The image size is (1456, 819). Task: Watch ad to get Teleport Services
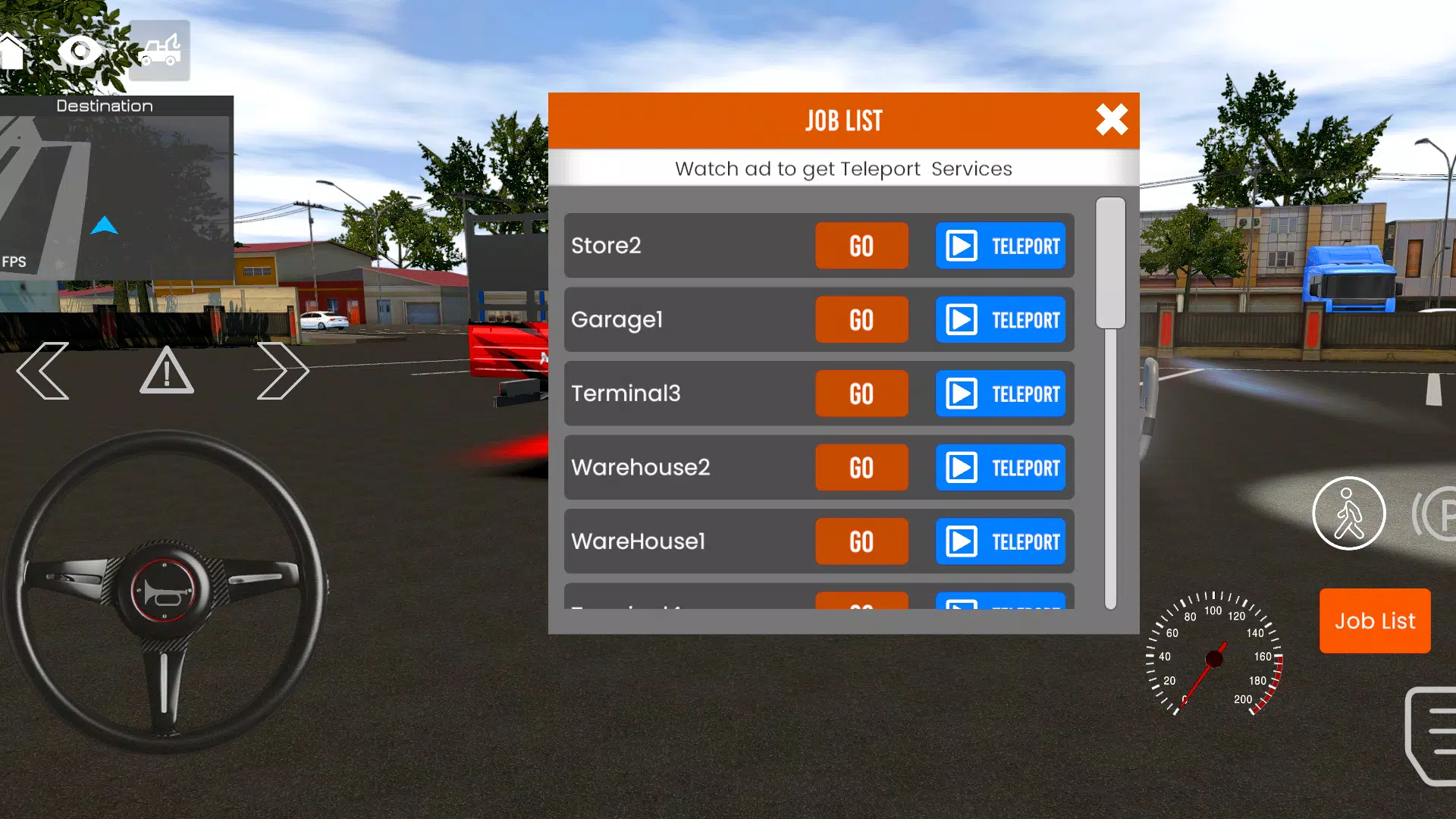coord(844,168)
